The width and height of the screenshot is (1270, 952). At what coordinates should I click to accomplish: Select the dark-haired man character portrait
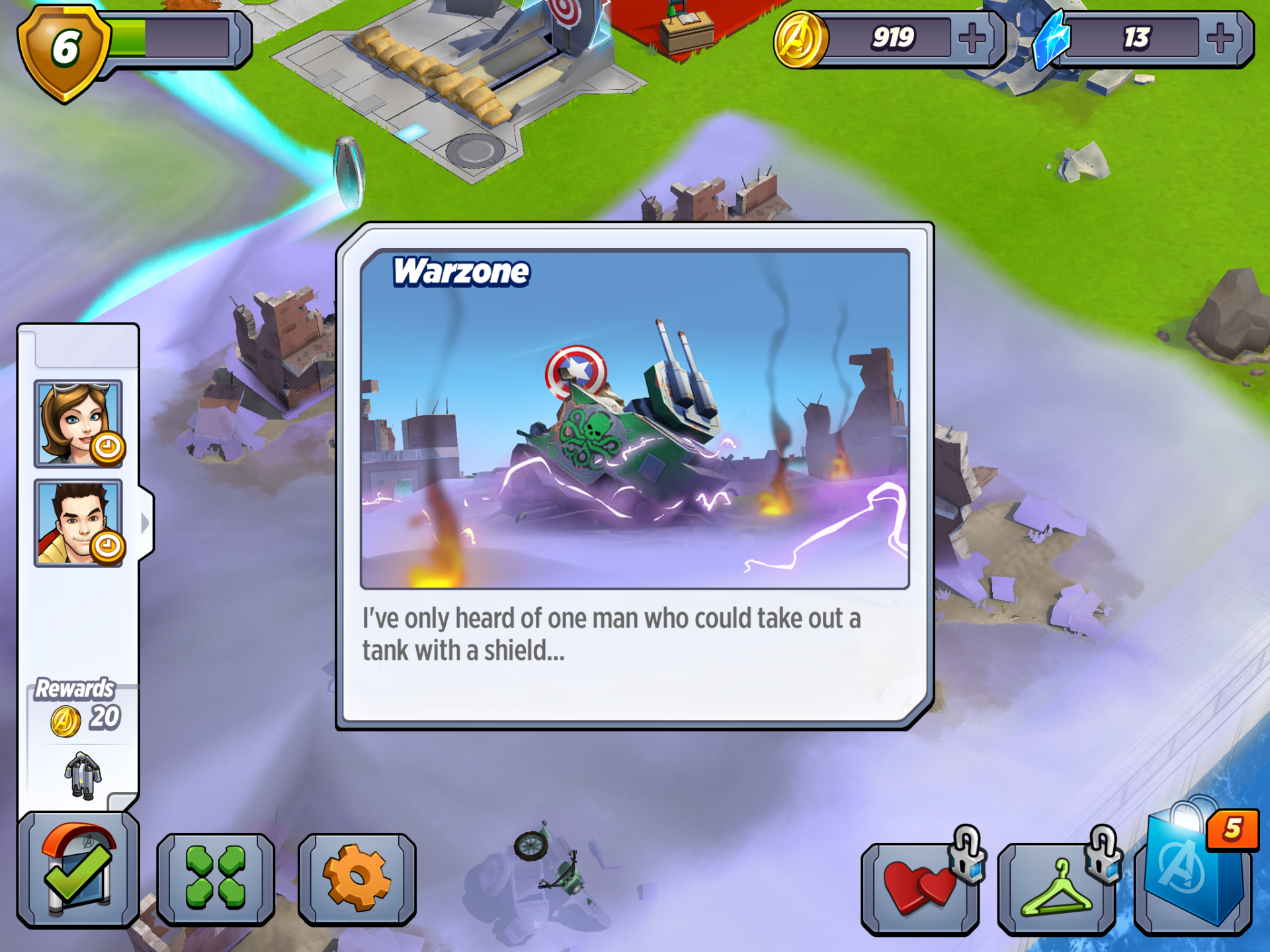point(78,523)
